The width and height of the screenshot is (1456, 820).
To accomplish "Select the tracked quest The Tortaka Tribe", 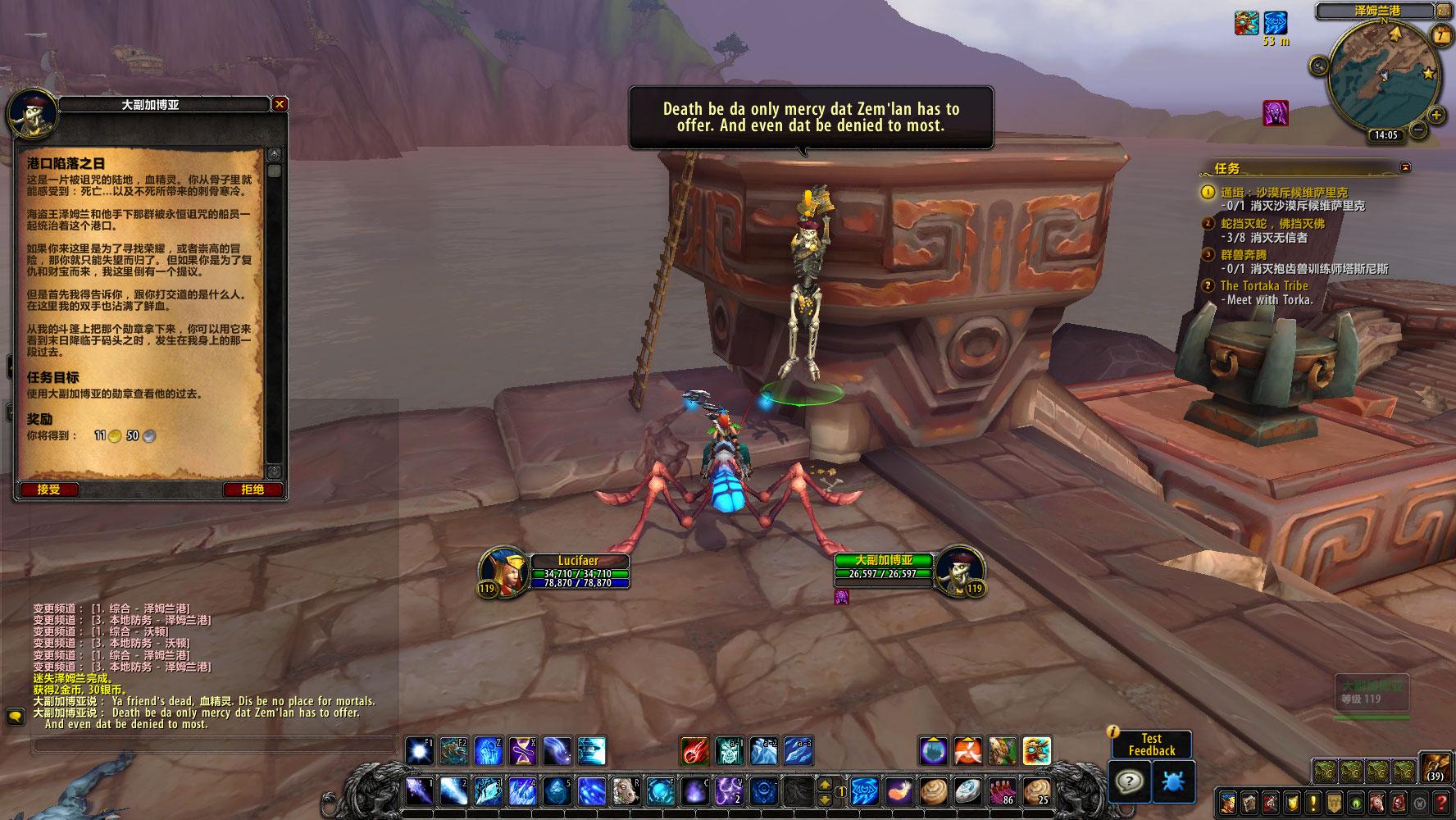I will (1263, 285).
